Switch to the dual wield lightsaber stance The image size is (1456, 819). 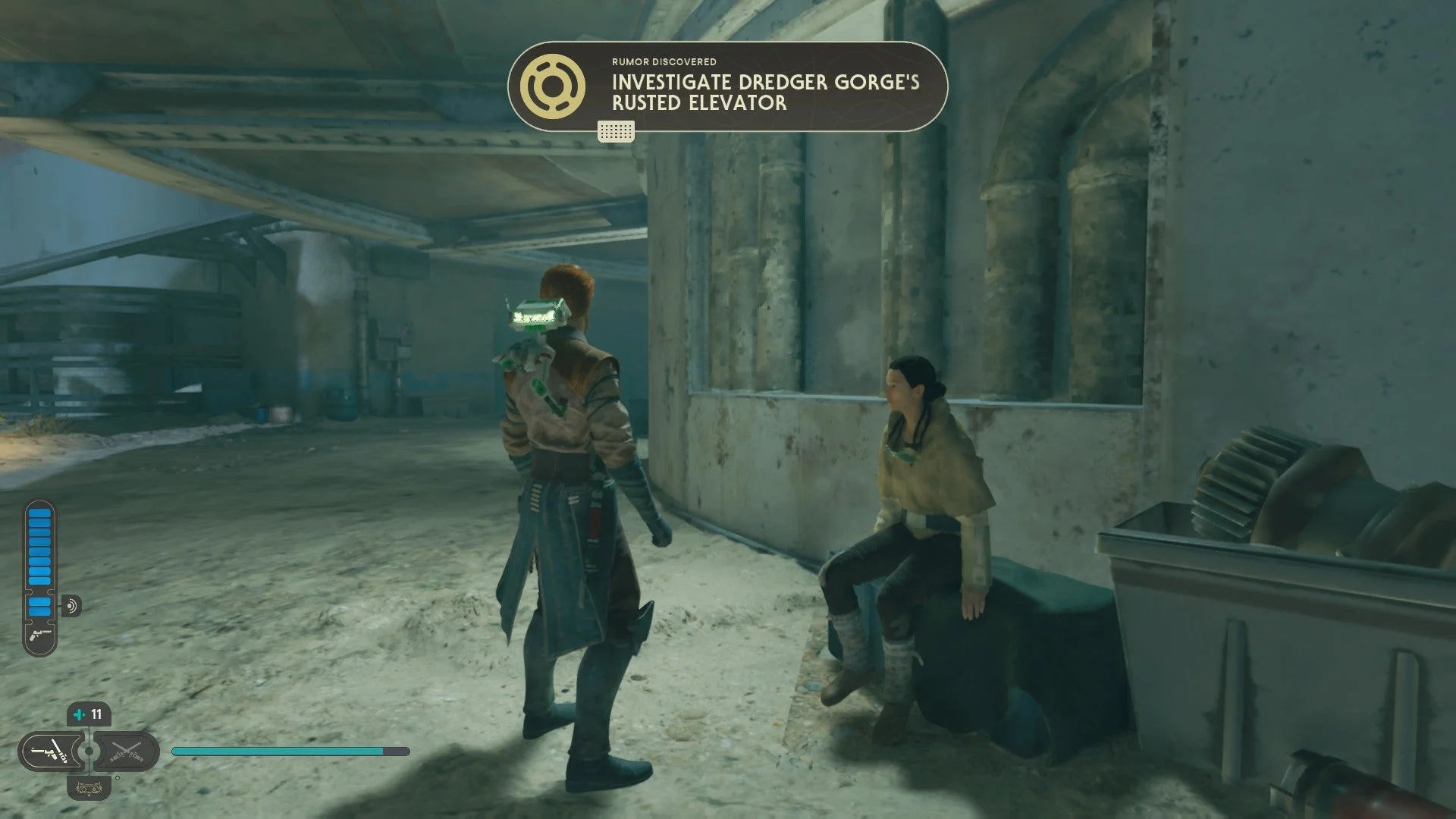click(x=126, y=752)
